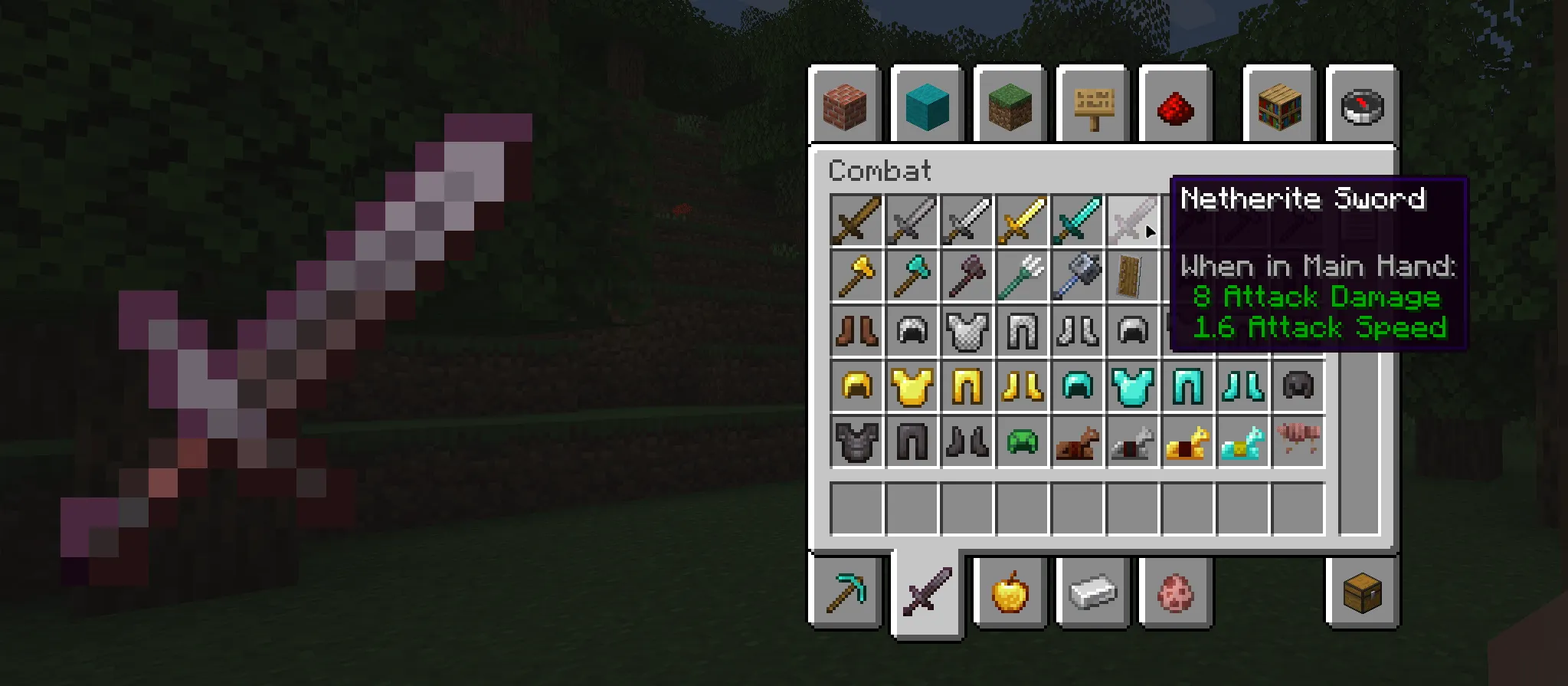Grab the leather horse armor
Screen dimensions: 1568x686
[1077, 443]
